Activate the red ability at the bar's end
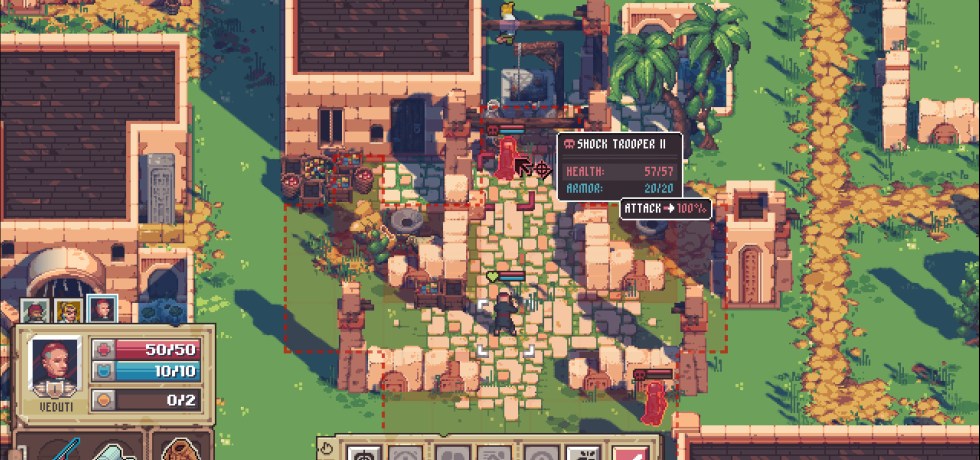This screenshot has width=980, height=460. [x=627, y=453]
